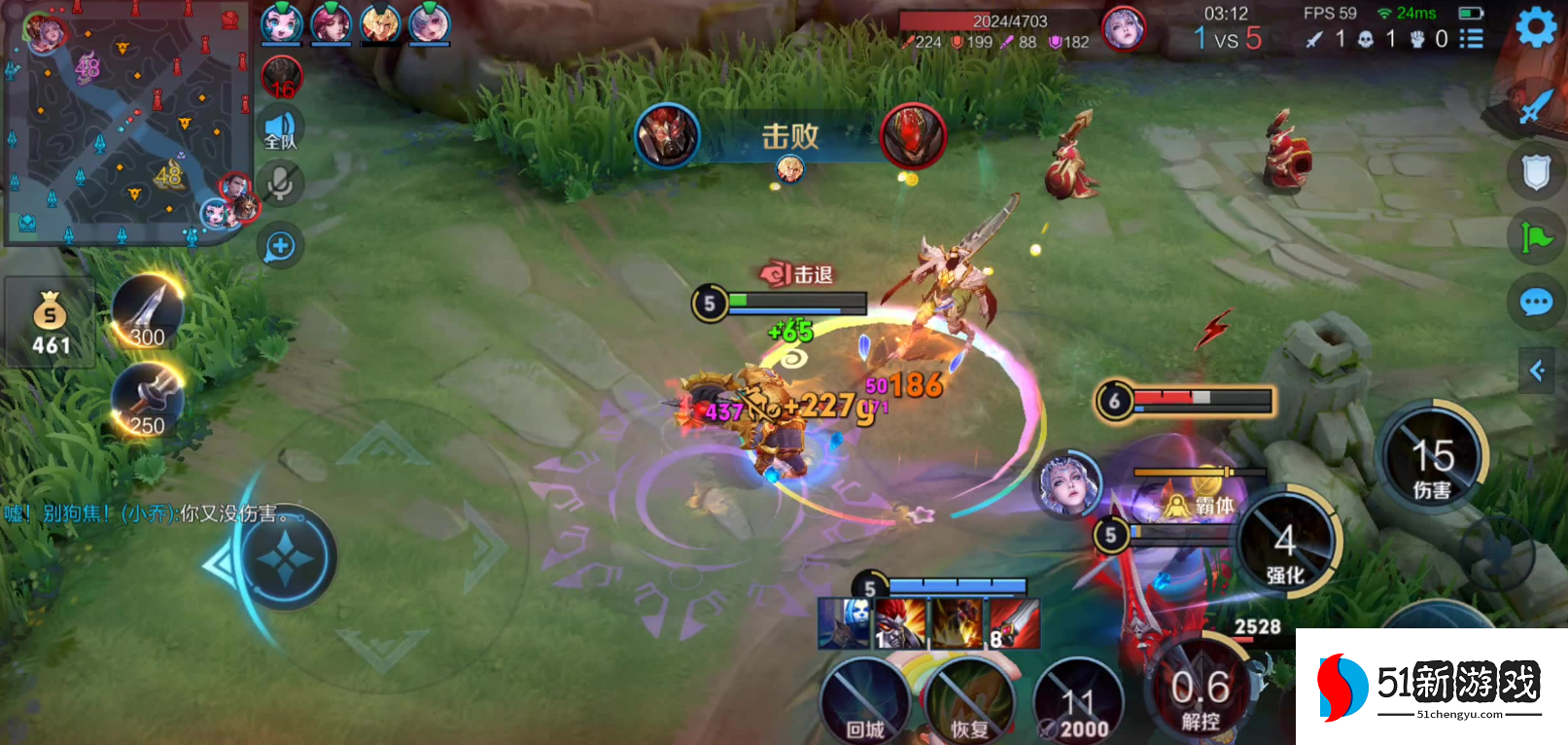Toggle the microphone button

click(x=281, y=183)
